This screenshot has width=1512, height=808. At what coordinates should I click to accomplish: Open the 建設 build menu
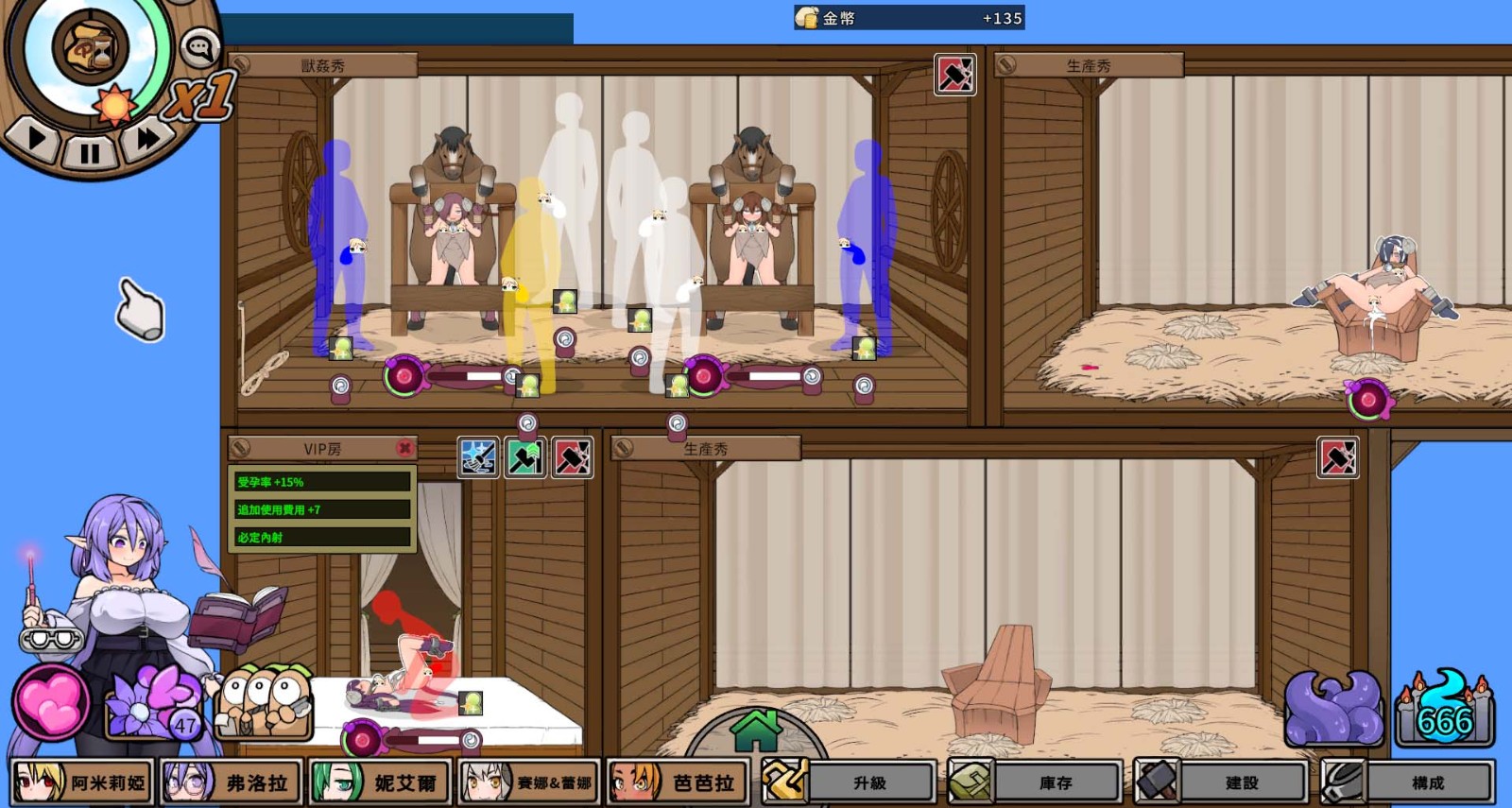(x=1221, y=782)
